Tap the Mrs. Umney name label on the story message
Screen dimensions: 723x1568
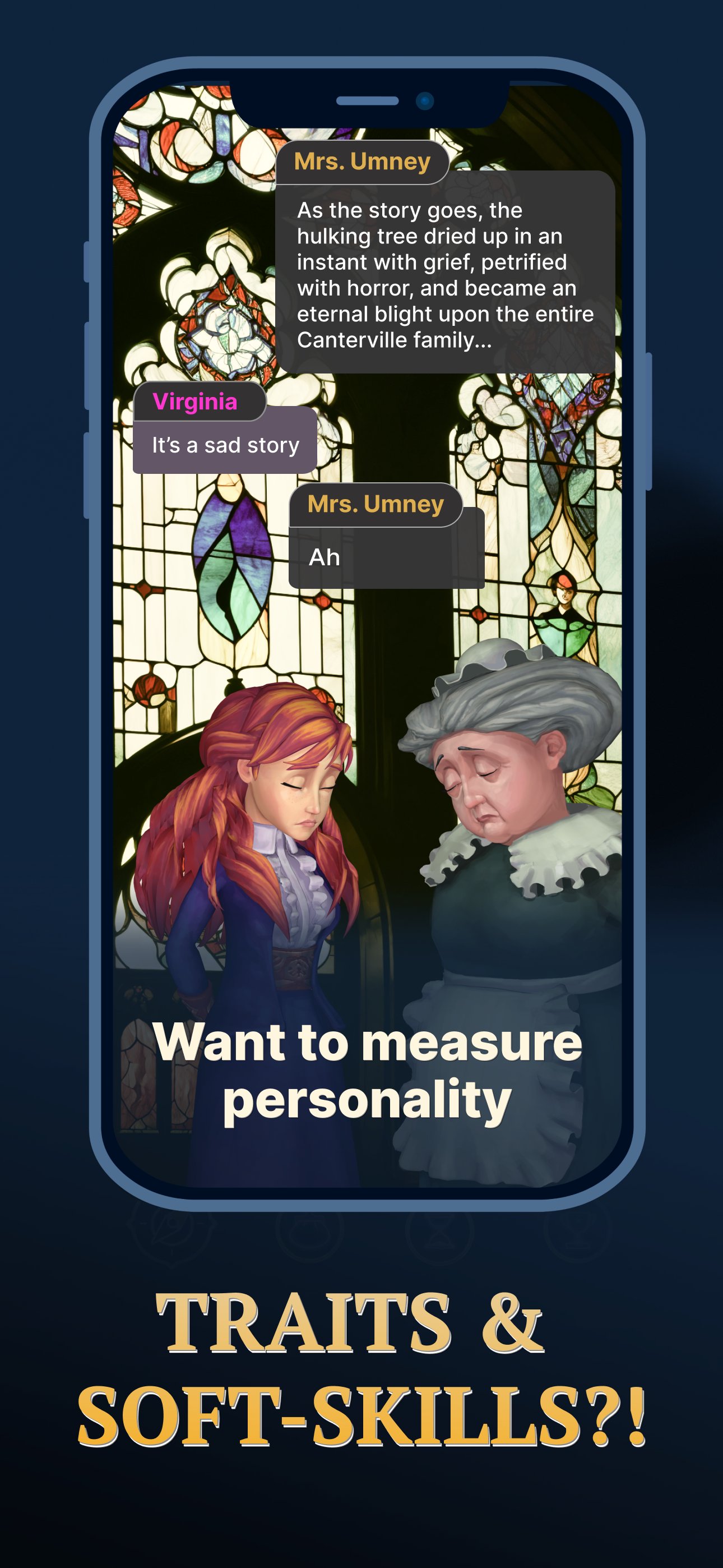pos(362,162)
